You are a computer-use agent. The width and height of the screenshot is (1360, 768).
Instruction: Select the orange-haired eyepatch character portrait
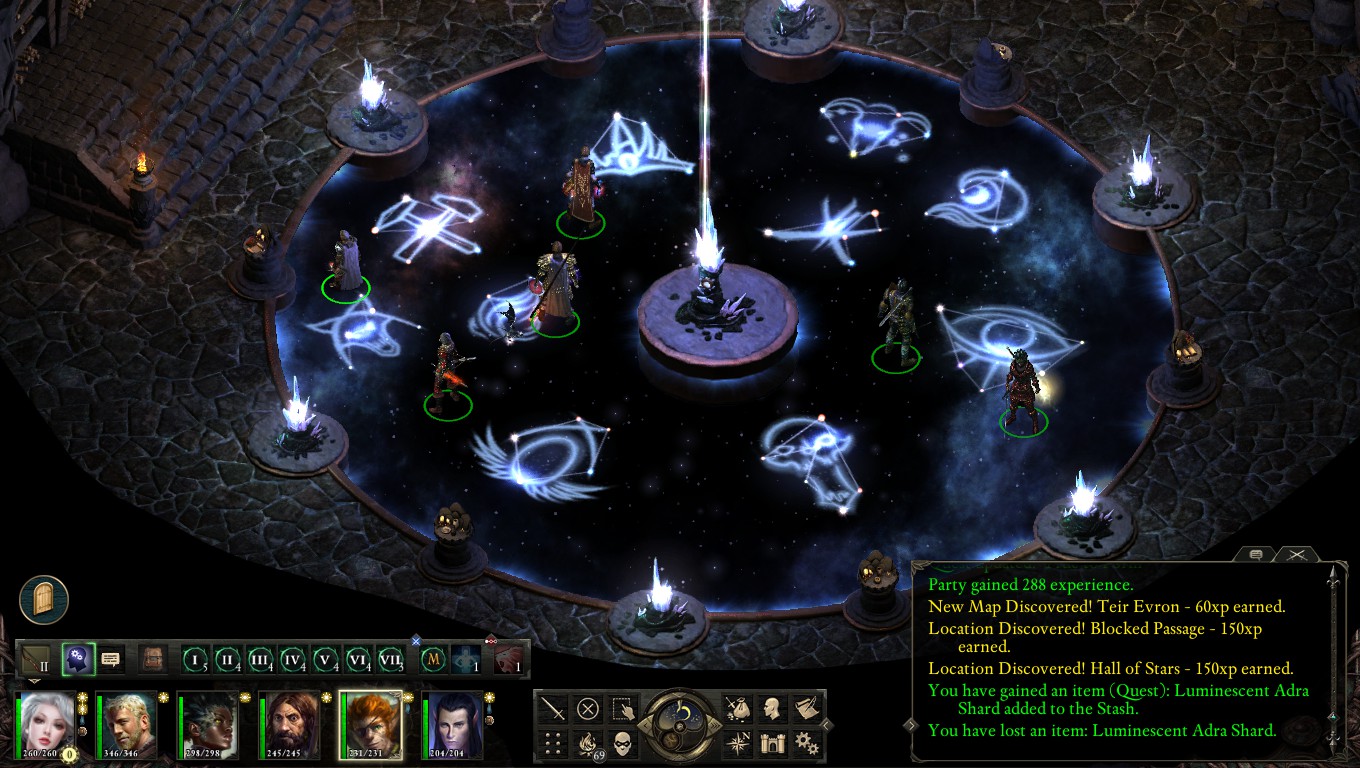pos(370,723)
